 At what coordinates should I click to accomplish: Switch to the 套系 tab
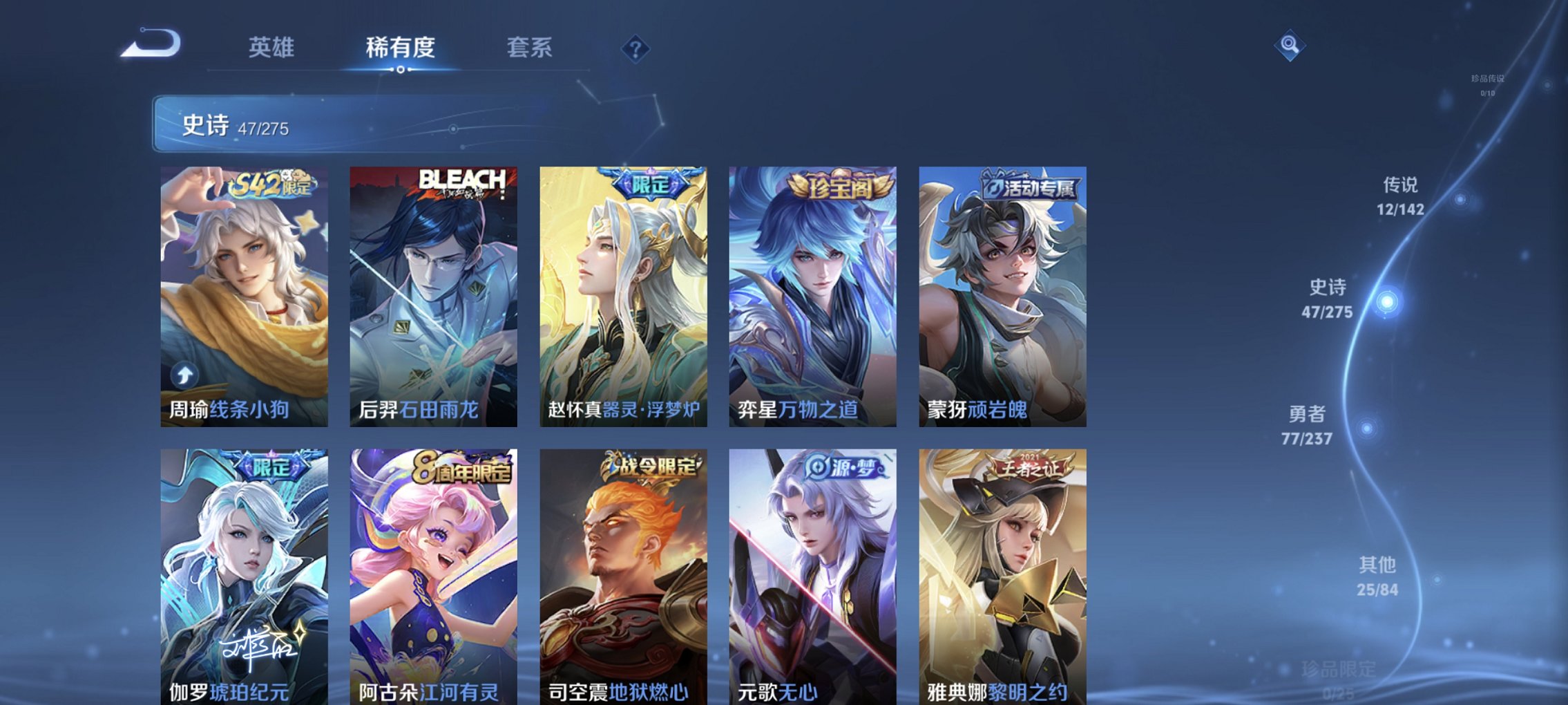[528, 48]
